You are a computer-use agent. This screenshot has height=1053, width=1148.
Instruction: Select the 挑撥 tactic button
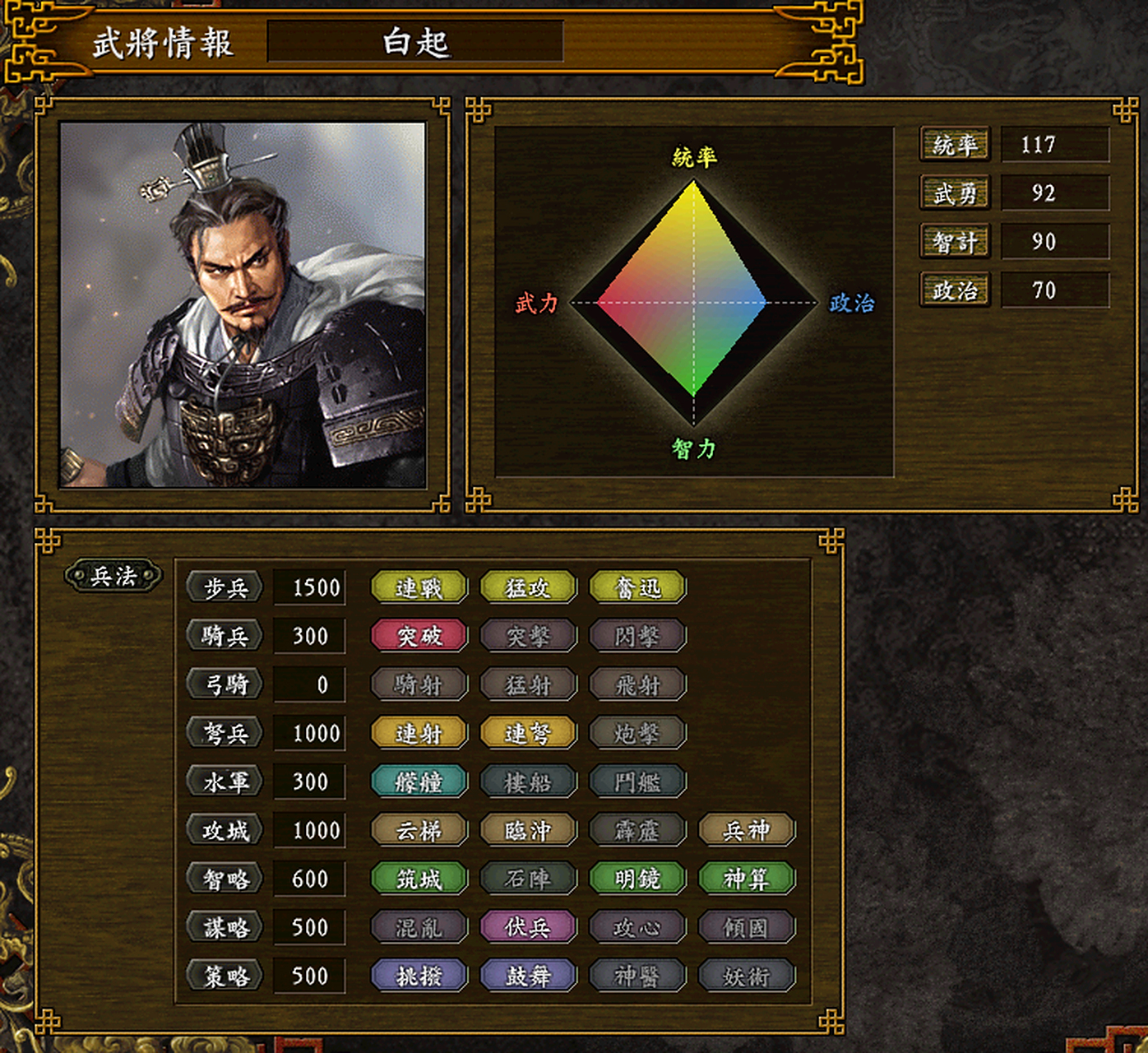click(x=419, y=976)
